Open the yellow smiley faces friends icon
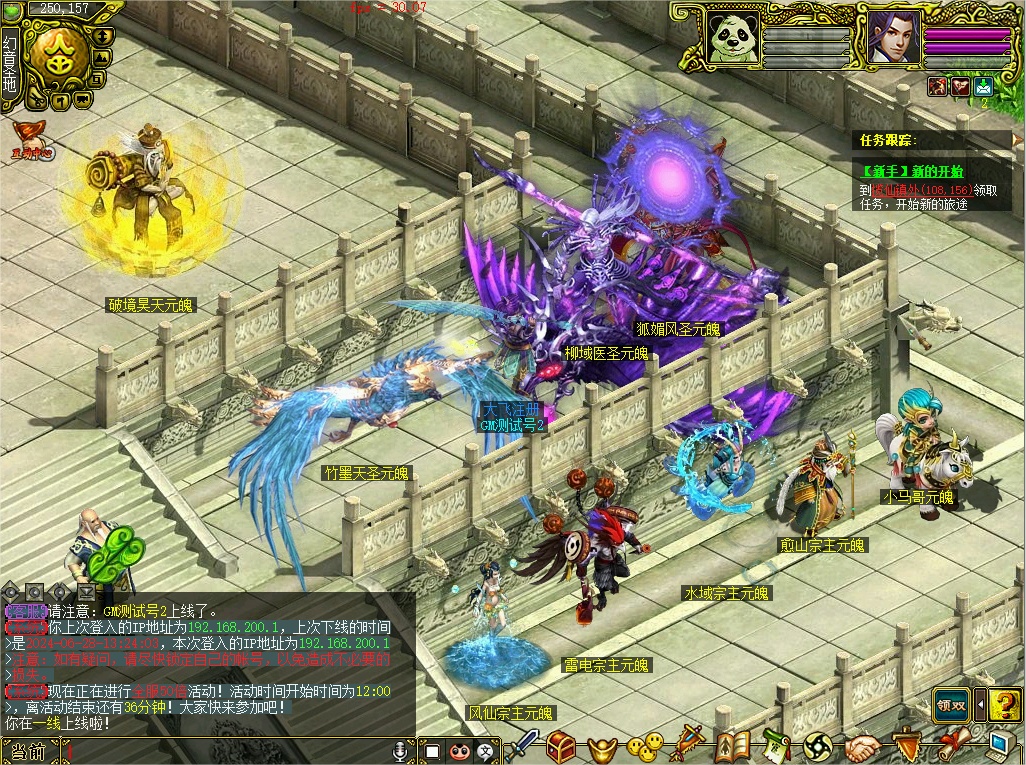This screenshot has height=765, width=1026. [x=645, y=746]
